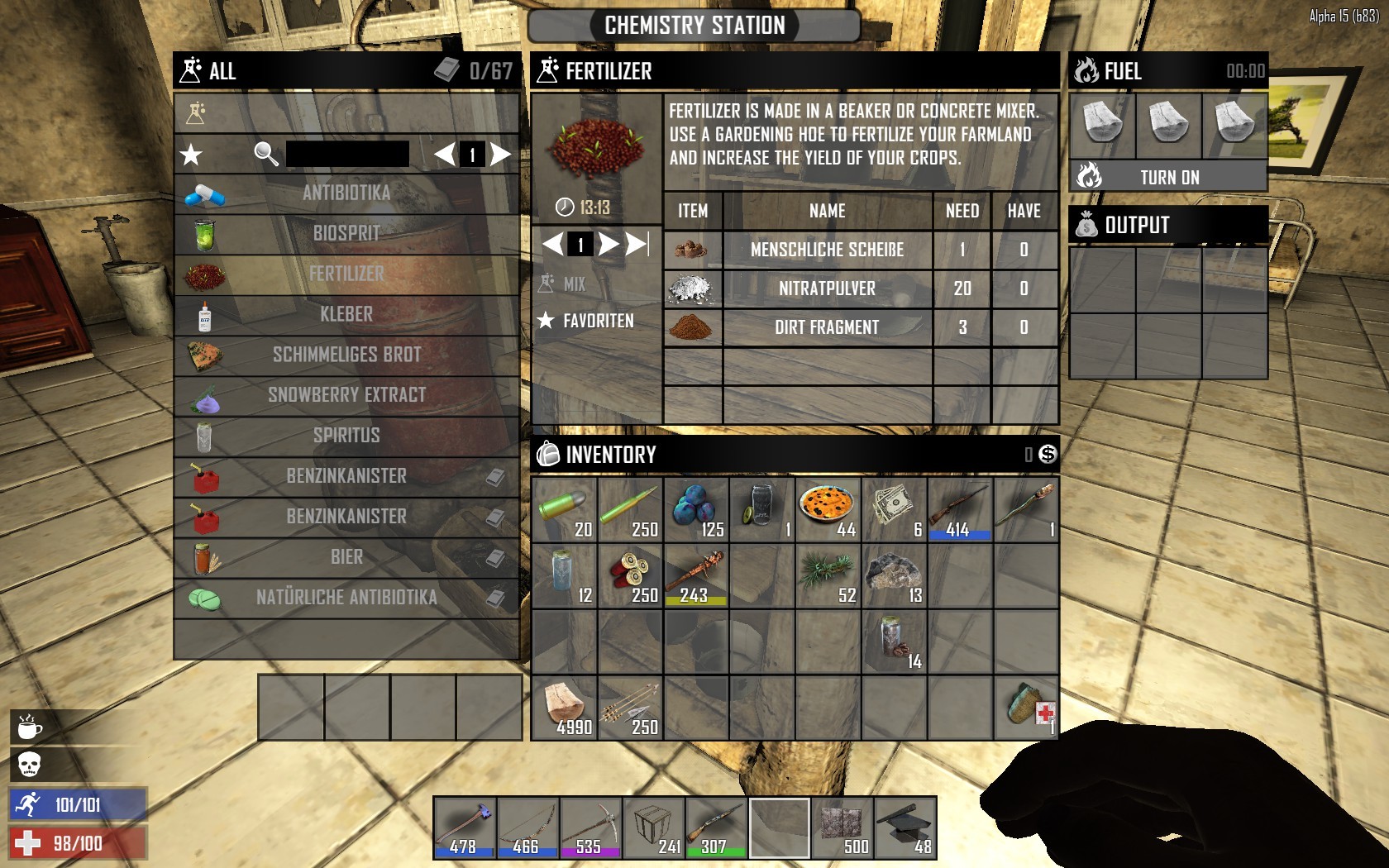Set craft quantity to maximum

click(637, 244)
